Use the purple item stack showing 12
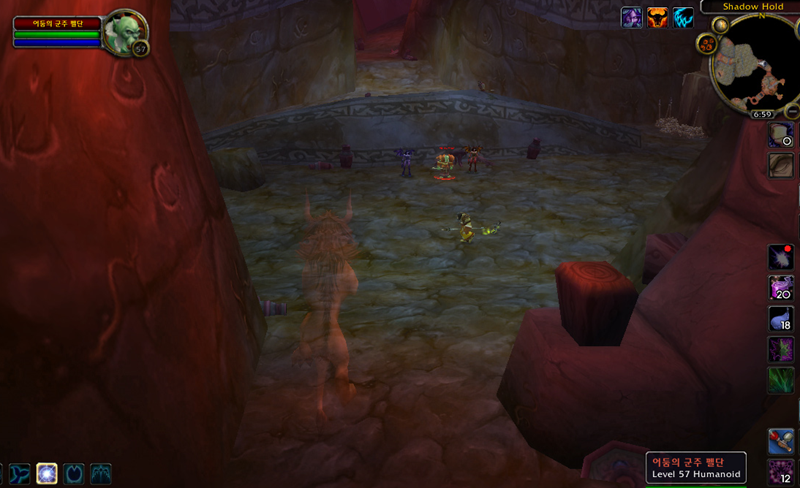The height and width of the screenshot is (488, 800). pos(781,472)
